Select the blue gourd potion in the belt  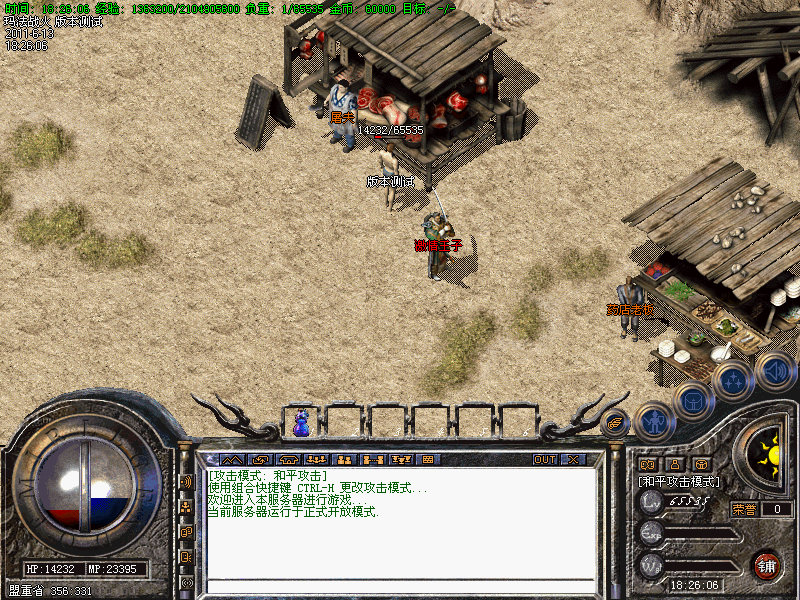click(301, 424)
